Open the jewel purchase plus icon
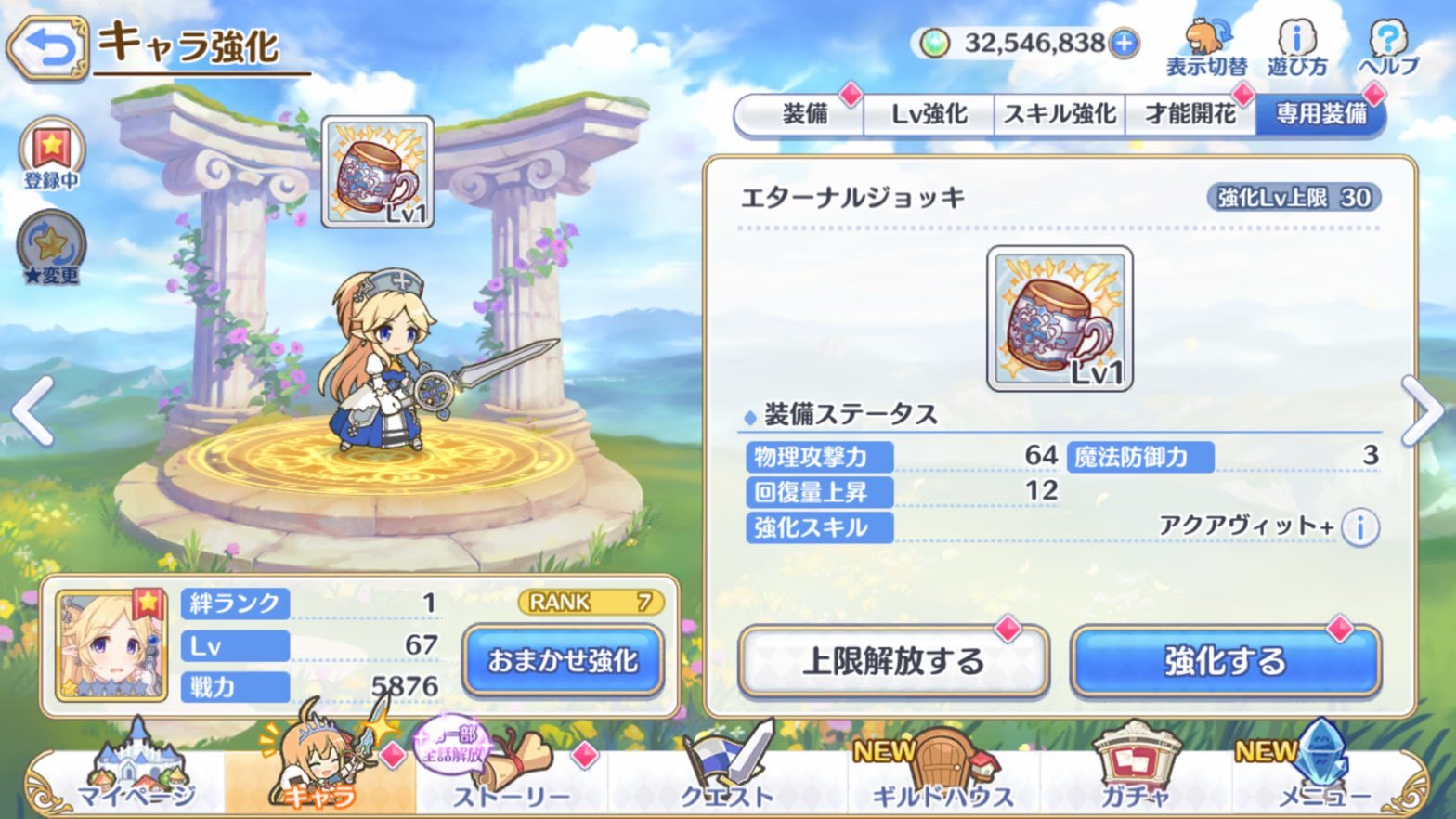This screenshot has height=819, width=1456. [x=1123, y=43]
